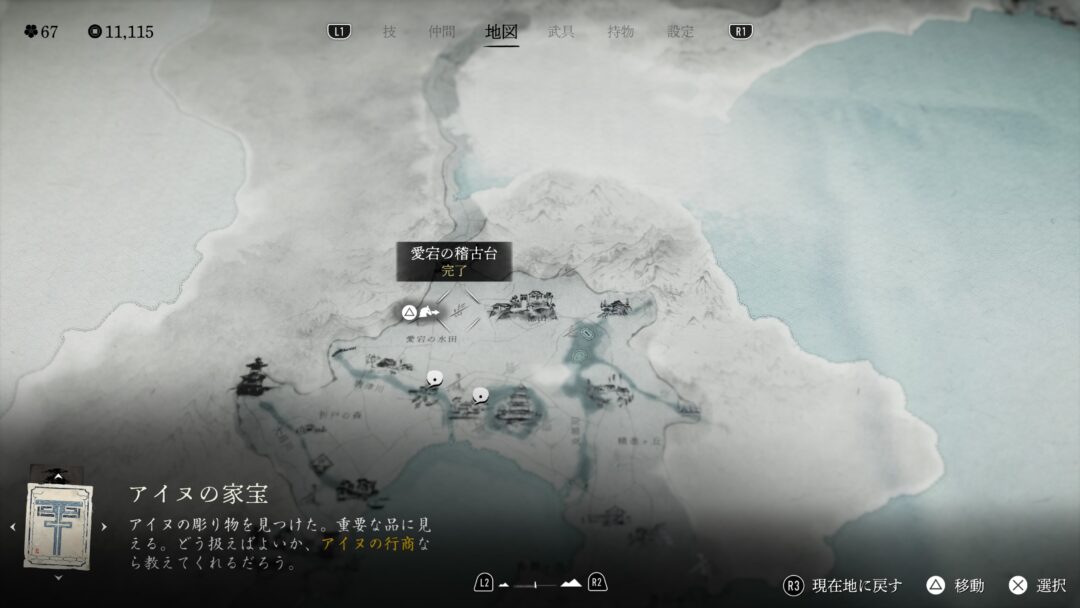1080x608 pixels.
Task: Switch to the 技 (Techniques) tab
Action: coord(389,32)
